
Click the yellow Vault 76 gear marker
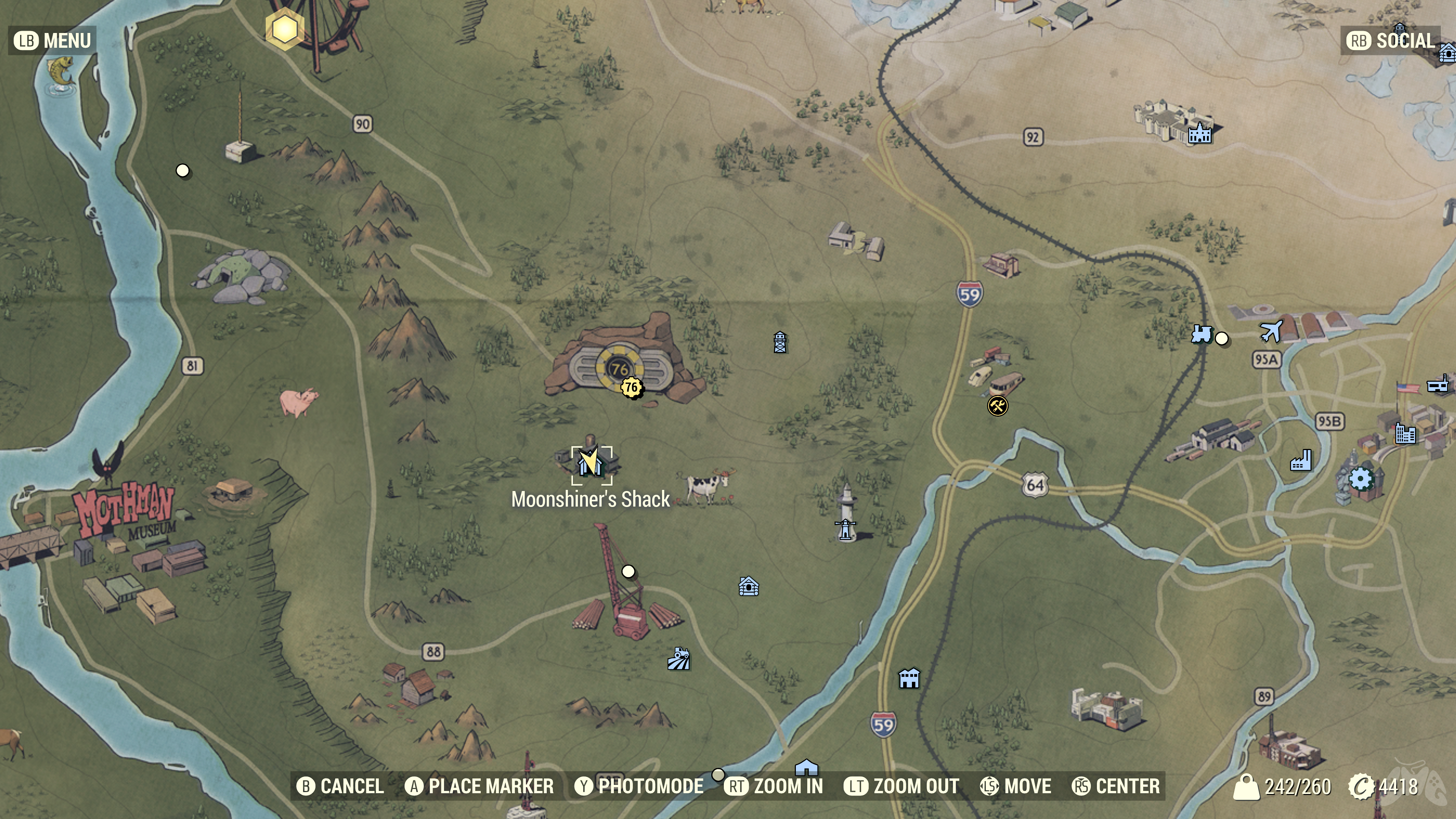pyautogui.click(x=631, y=388)
